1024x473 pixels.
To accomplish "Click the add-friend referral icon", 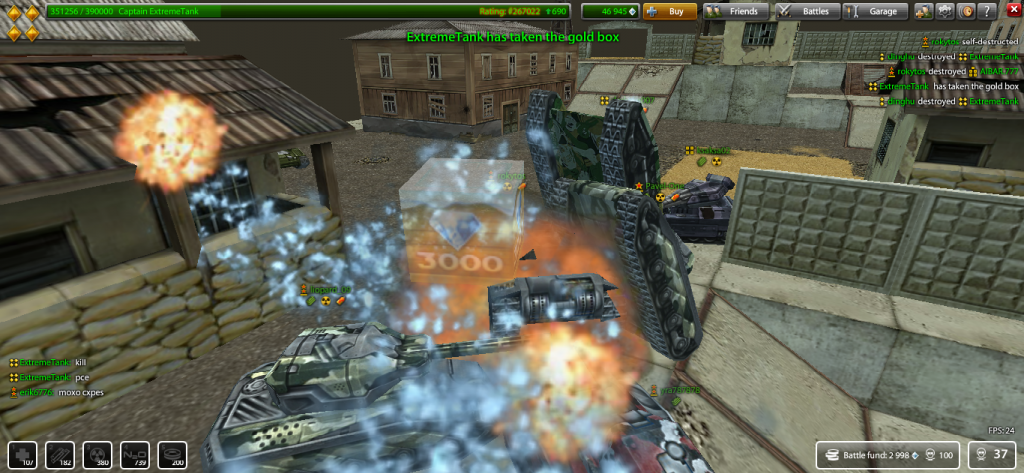I will [x=924, y=12].
